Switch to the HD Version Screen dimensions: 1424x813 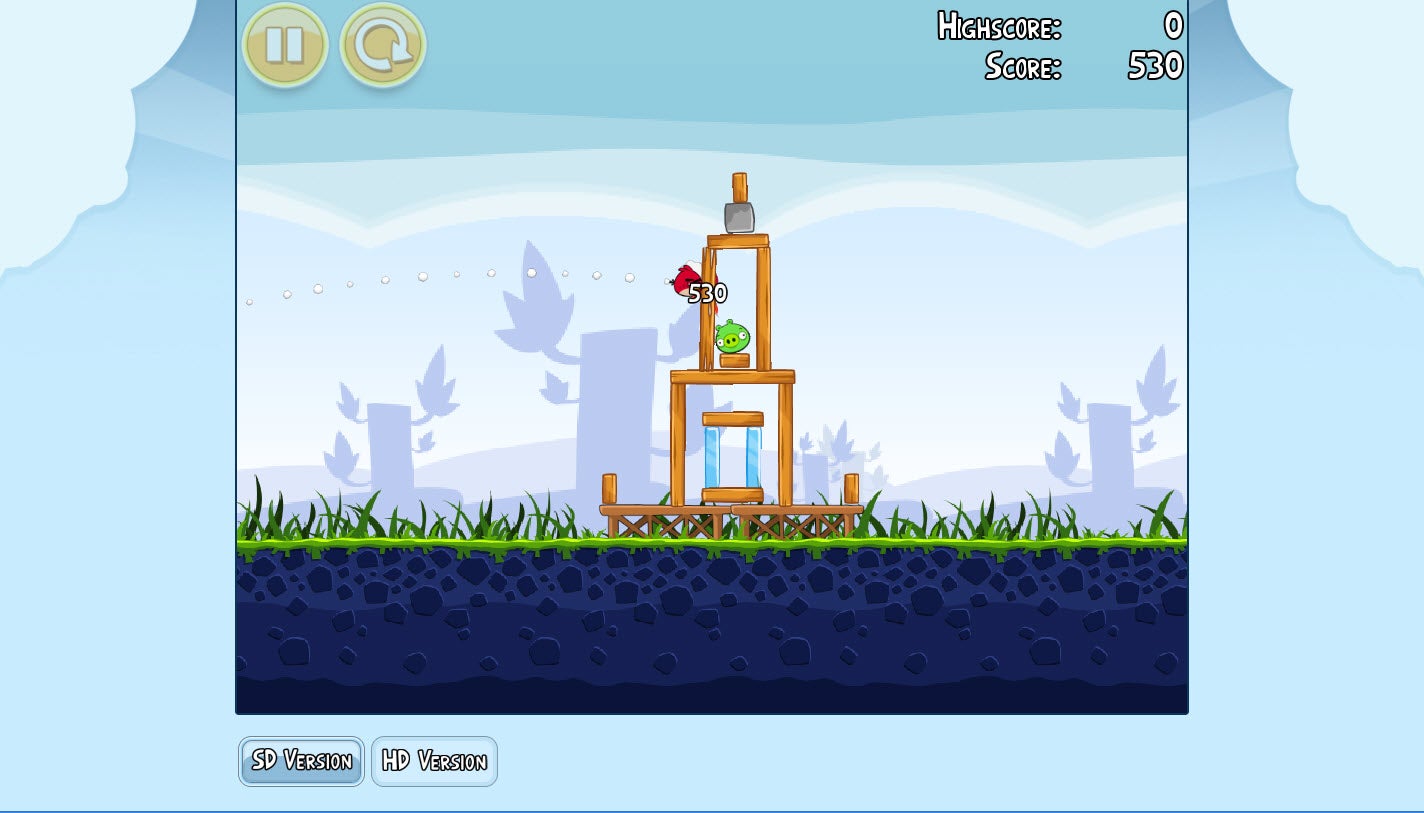pyautogui.click(x=434, y=761)
